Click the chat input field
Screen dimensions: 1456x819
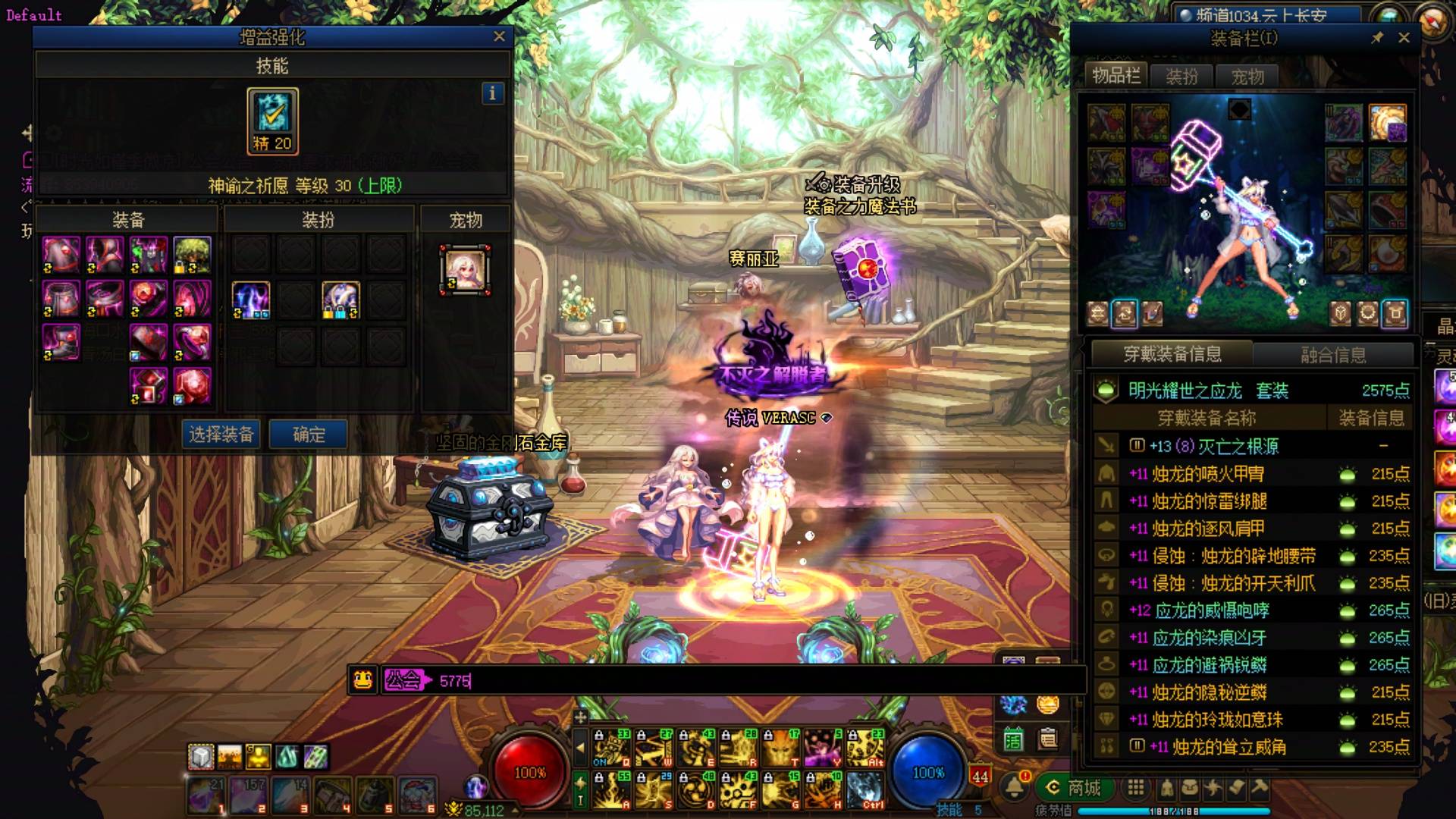(758, 681)
